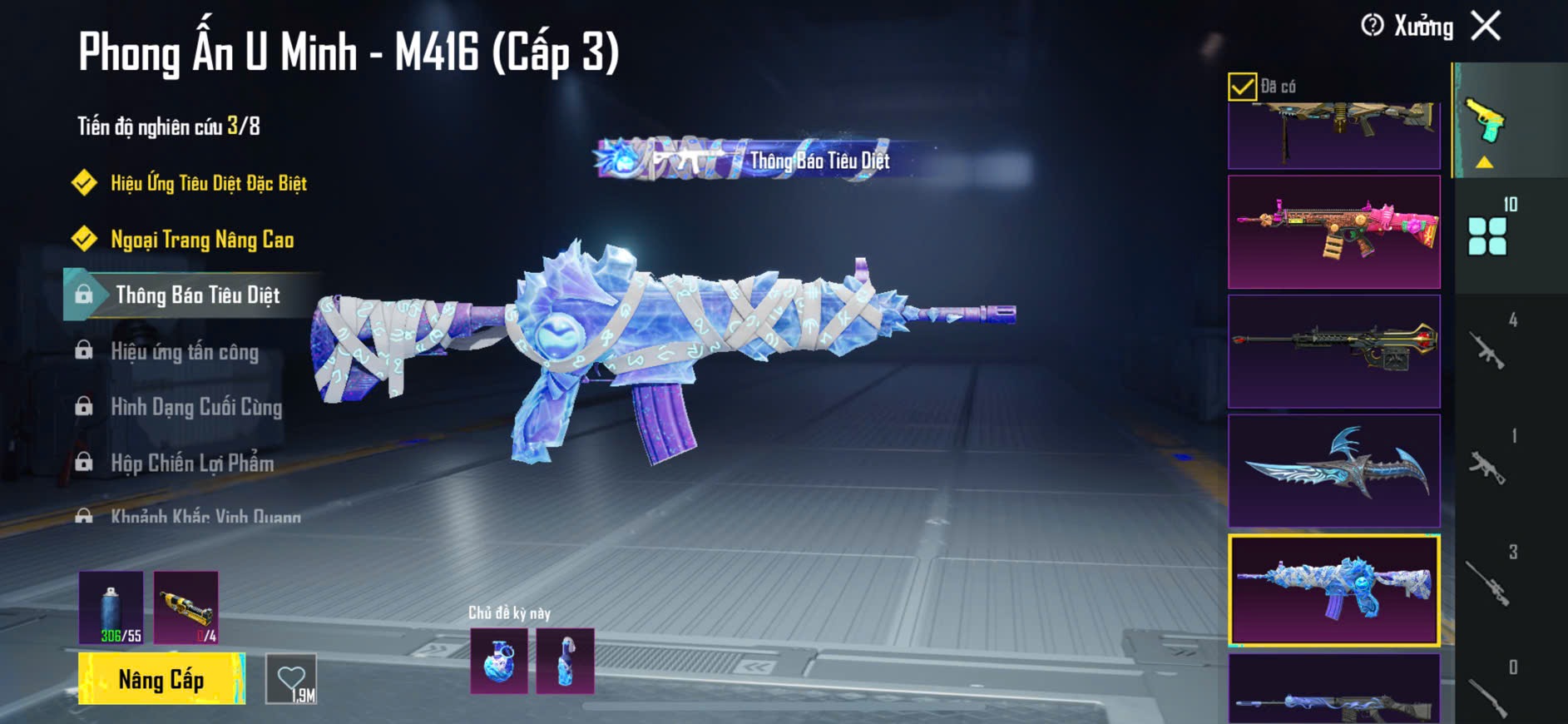
Task: Close the weapon workshop screen
Action: pyautogui.click(x=1486, y=26)
